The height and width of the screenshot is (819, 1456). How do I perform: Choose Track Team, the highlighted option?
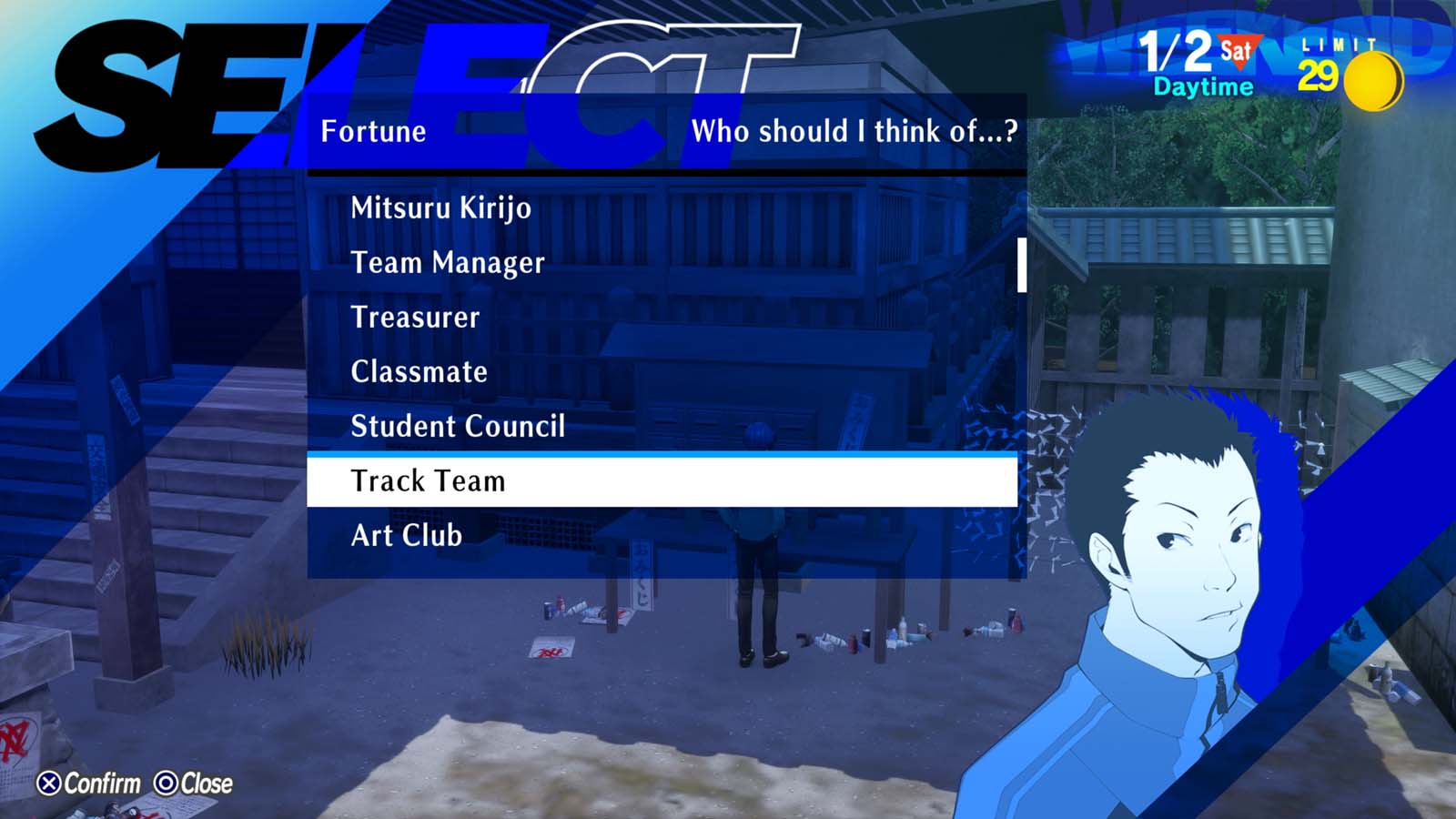coord(428,480)
